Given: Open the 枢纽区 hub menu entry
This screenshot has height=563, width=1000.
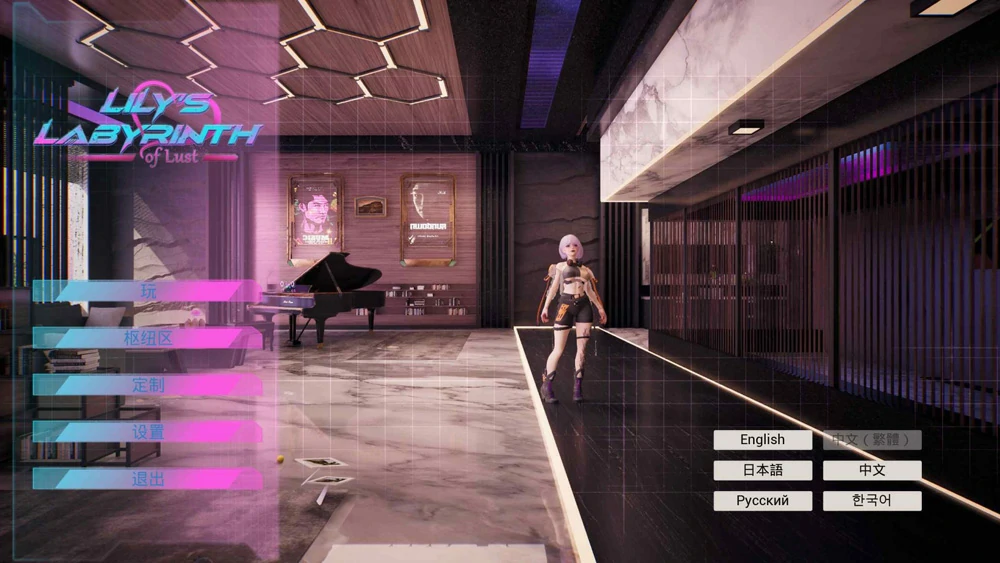Looking at the screenshot, I should pyautogui.click(x=148, y=338).
